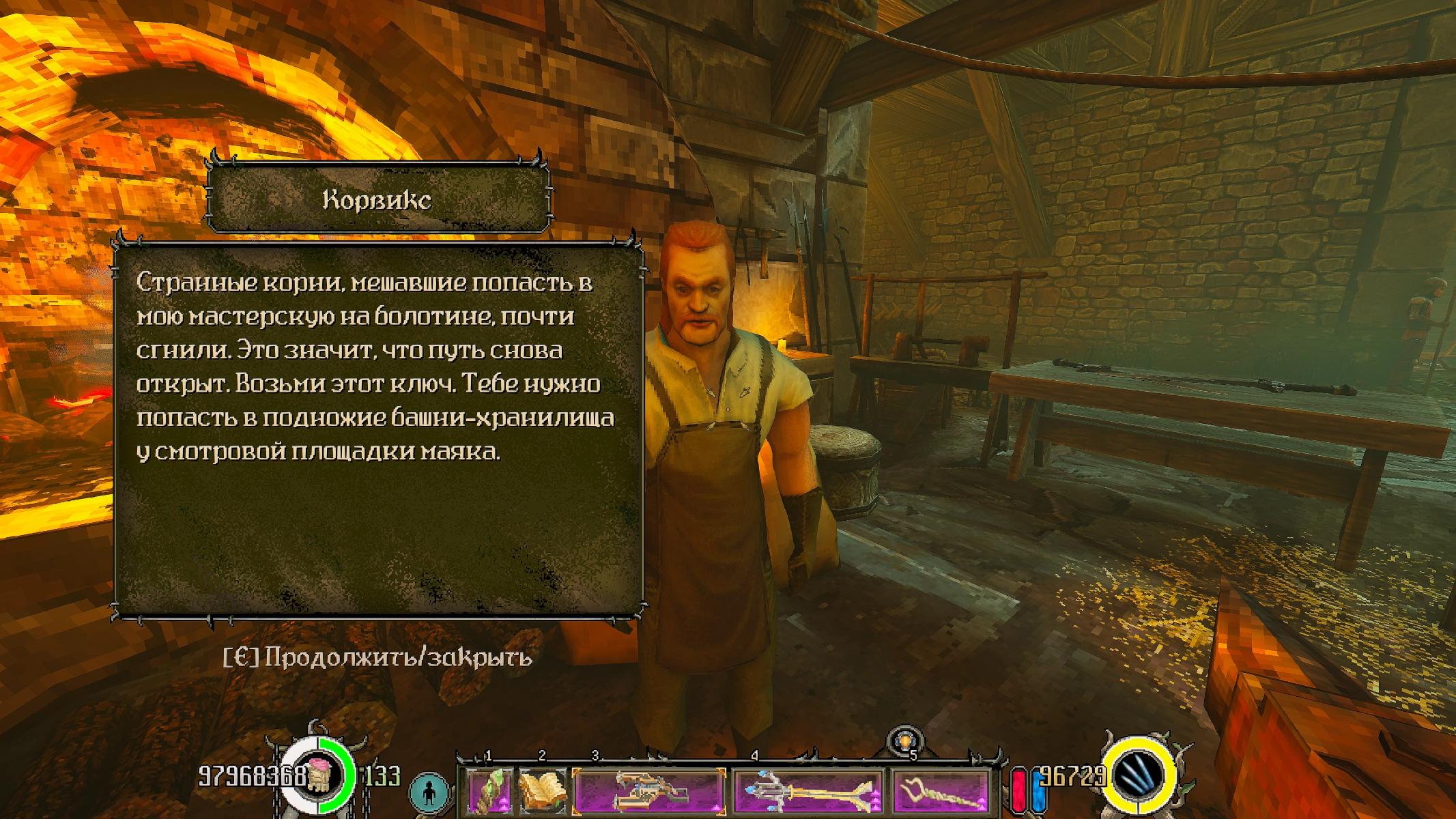The width and height of the screenshot is (1456, 819).
Task: Click the glowing orb icon above hotbar
Action: click(x=905, y=741)
